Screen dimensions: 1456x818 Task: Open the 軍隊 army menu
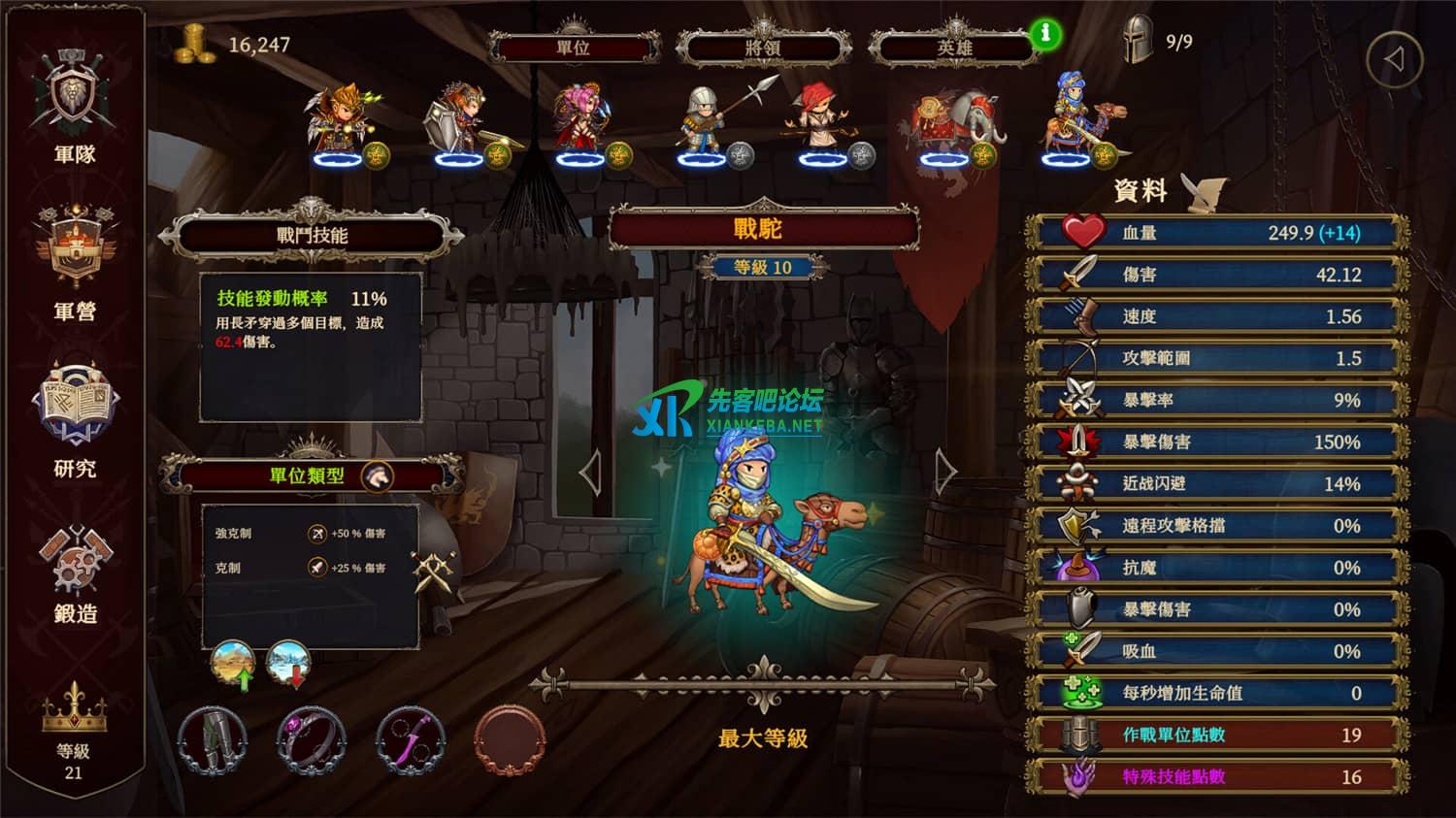tap(75, 105)
